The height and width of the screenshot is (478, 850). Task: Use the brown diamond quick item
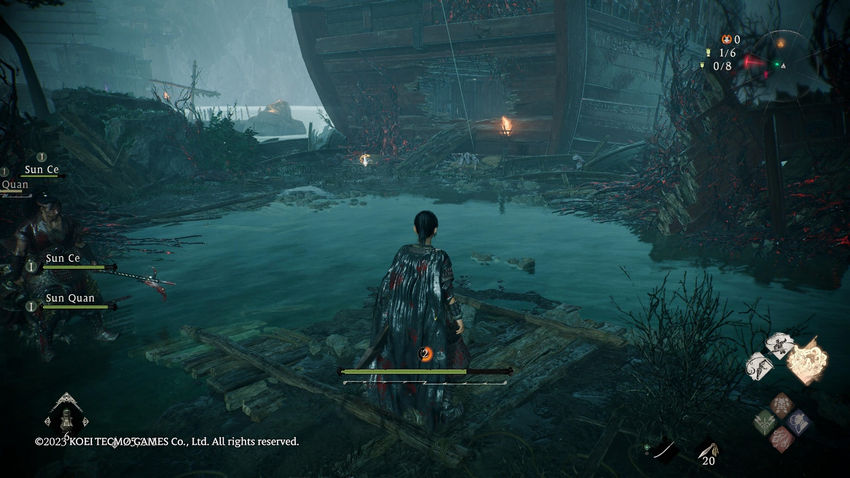[782, 404]
